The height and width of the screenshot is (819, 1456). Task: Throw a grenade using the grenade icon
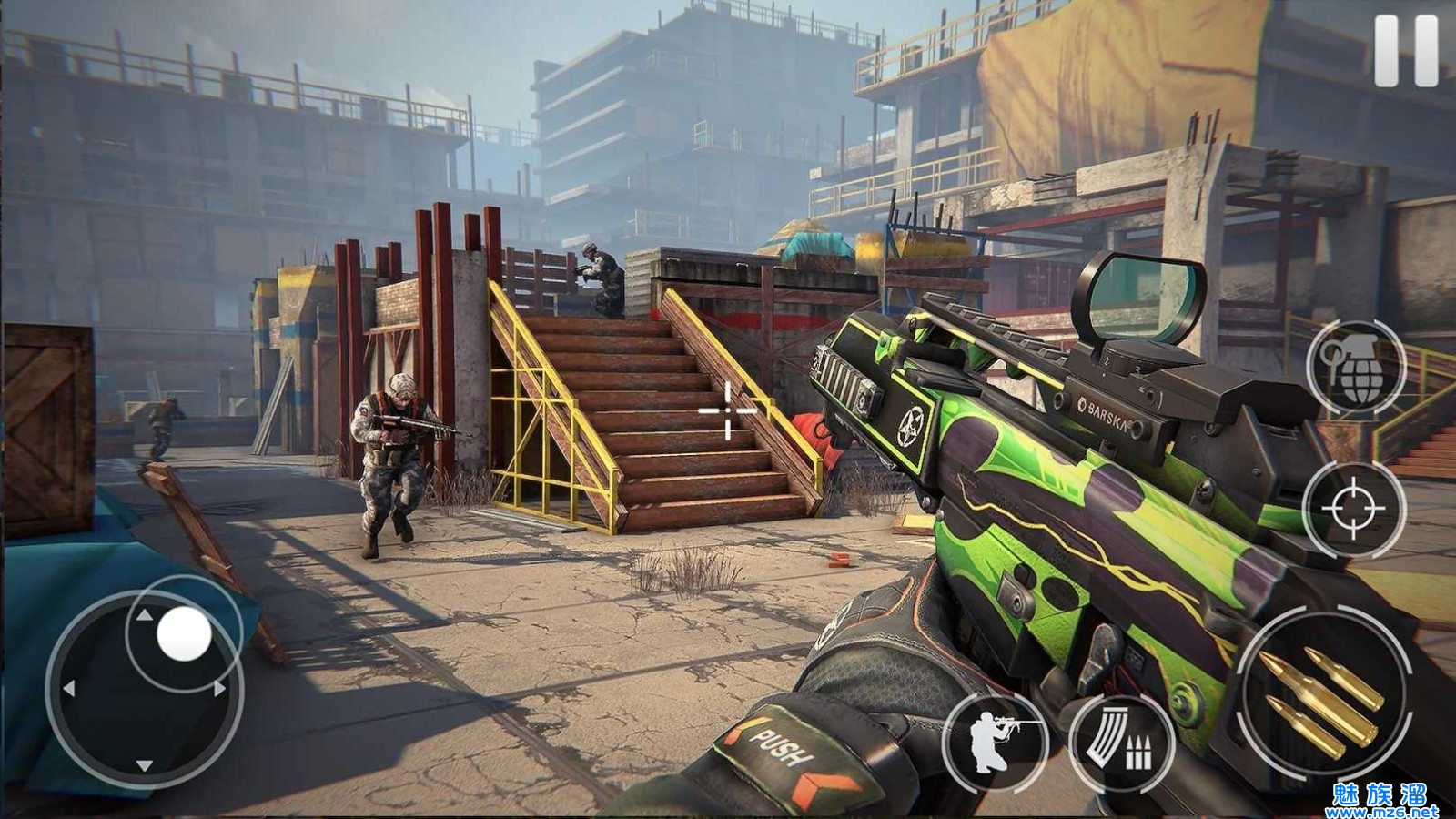click(x=1356, y=367)
